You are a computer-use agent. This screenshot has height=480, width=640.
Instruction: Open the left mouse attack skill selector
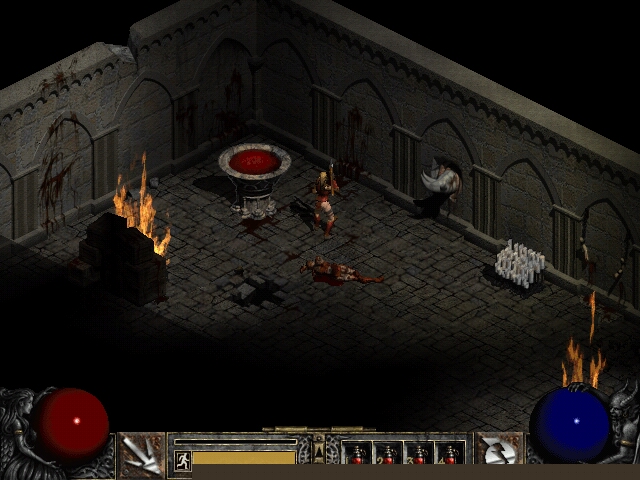click(142, 455)
